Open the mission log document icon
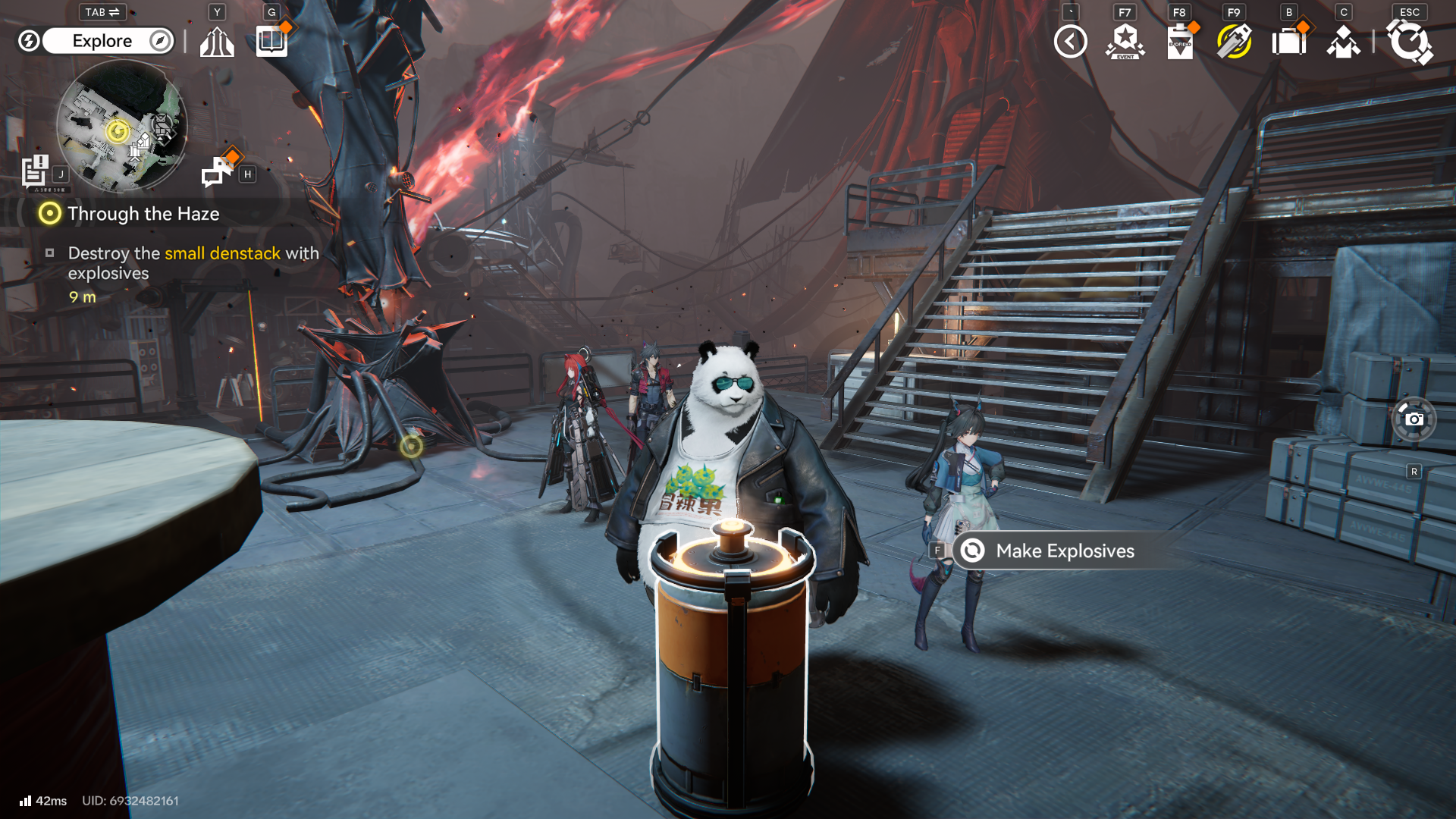This screenshot has height=819, width=1456. (x=35, y=171)
